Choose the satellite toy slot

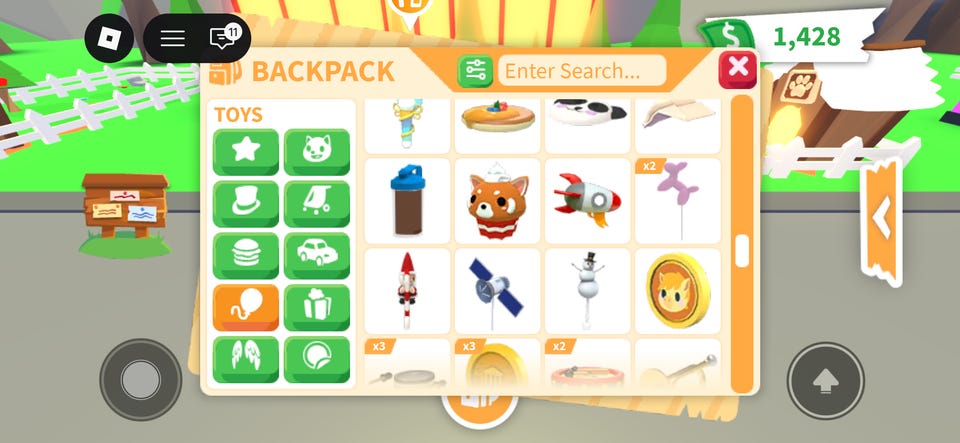(x=497, y=291)
